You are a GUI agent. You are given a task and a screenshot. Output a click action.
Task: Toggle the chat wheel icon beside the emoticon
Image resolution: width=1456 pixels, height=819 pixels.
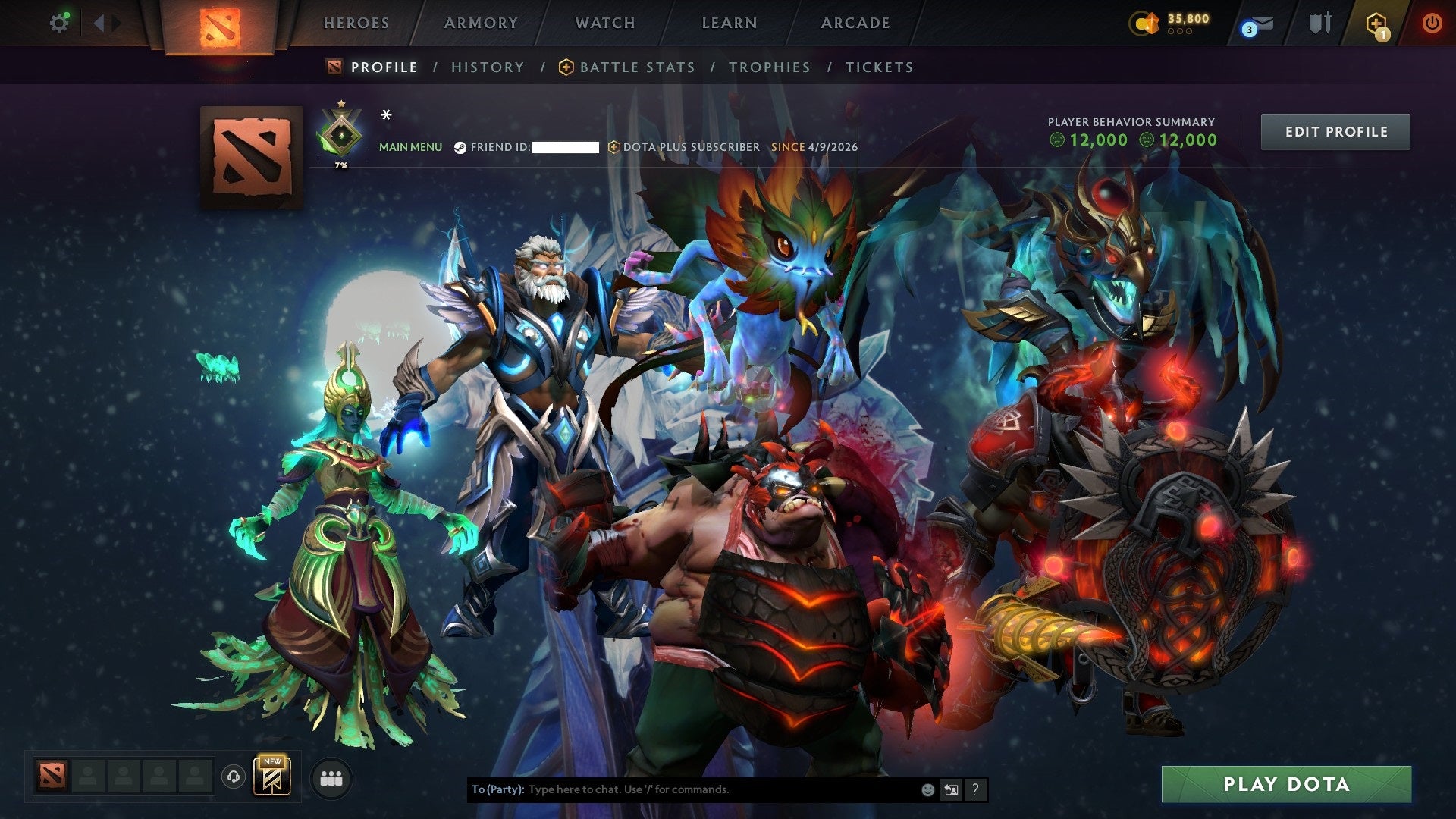click(951, 789)
